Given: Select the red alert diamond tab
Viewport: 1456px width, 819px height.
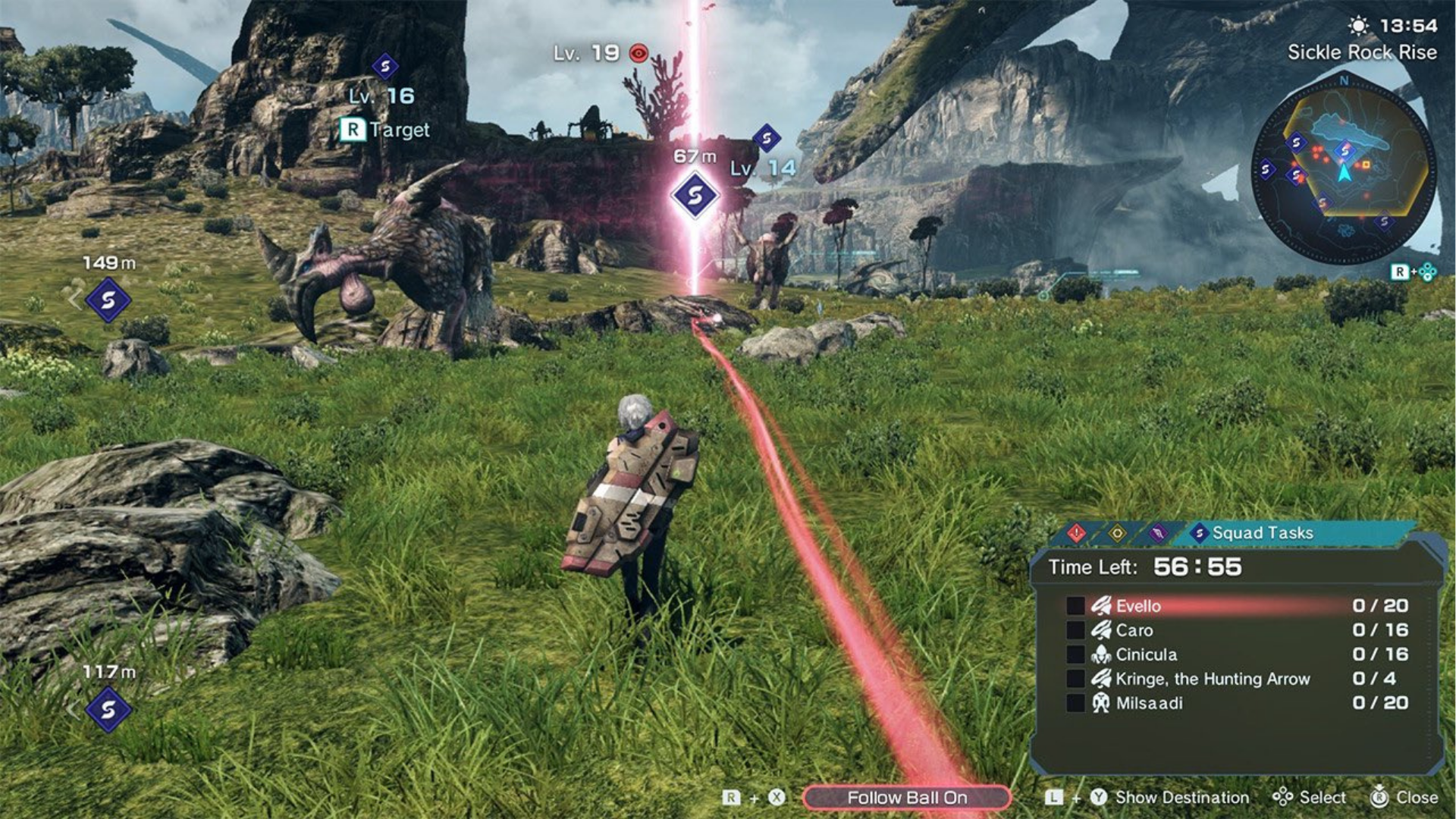Looking at the screenshot, I should (1077, 533).
